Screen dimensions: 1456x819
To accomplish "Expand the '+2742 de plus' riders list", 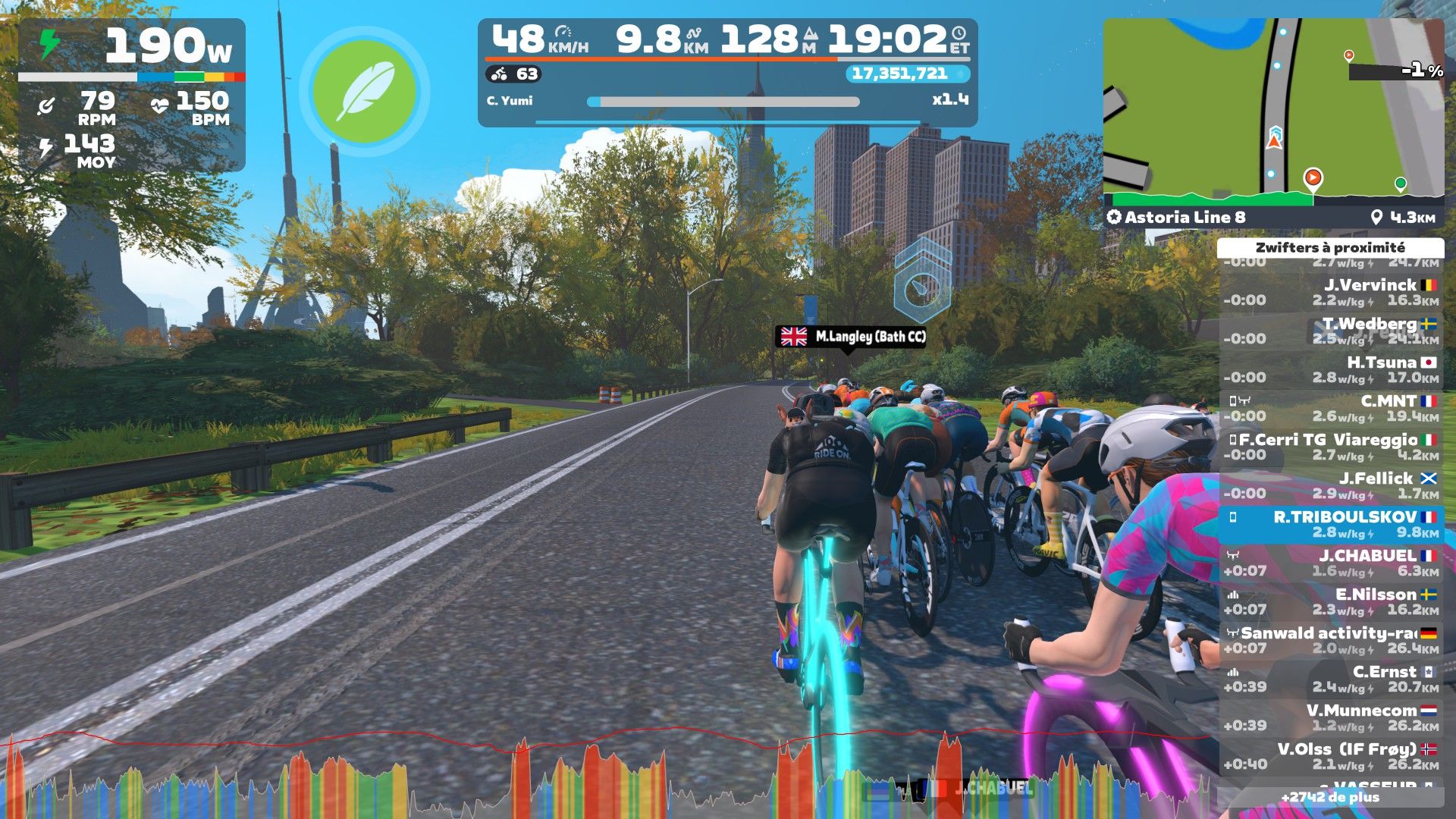I will pos(1330,797).
